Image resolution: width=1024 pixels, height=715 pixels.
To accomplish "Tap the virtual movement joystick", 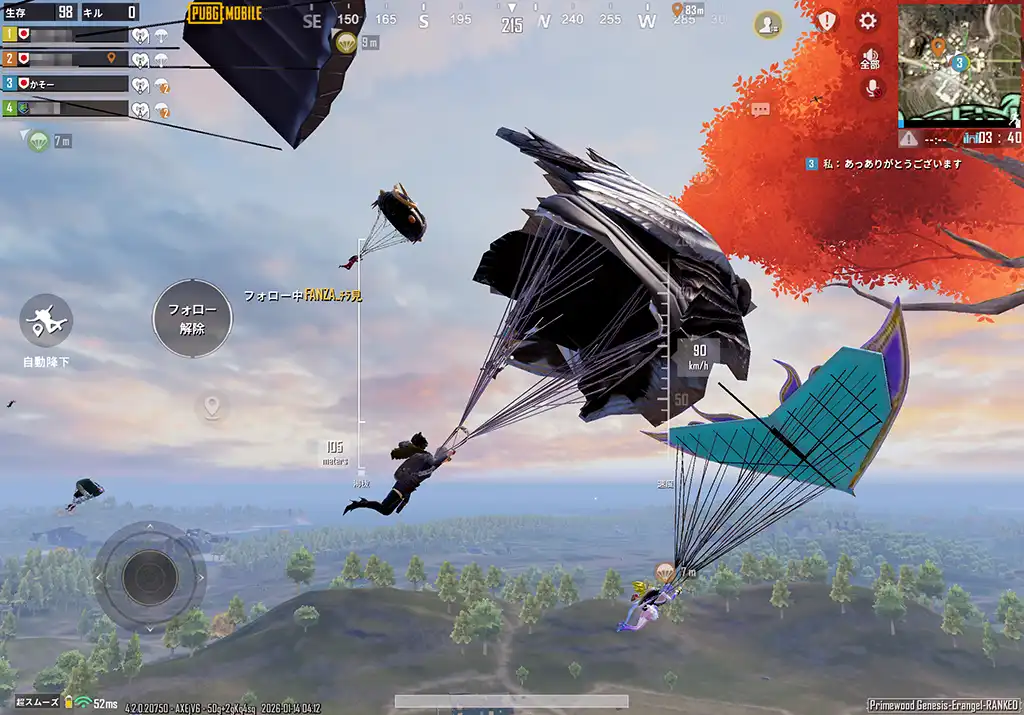I will point(150,574).
